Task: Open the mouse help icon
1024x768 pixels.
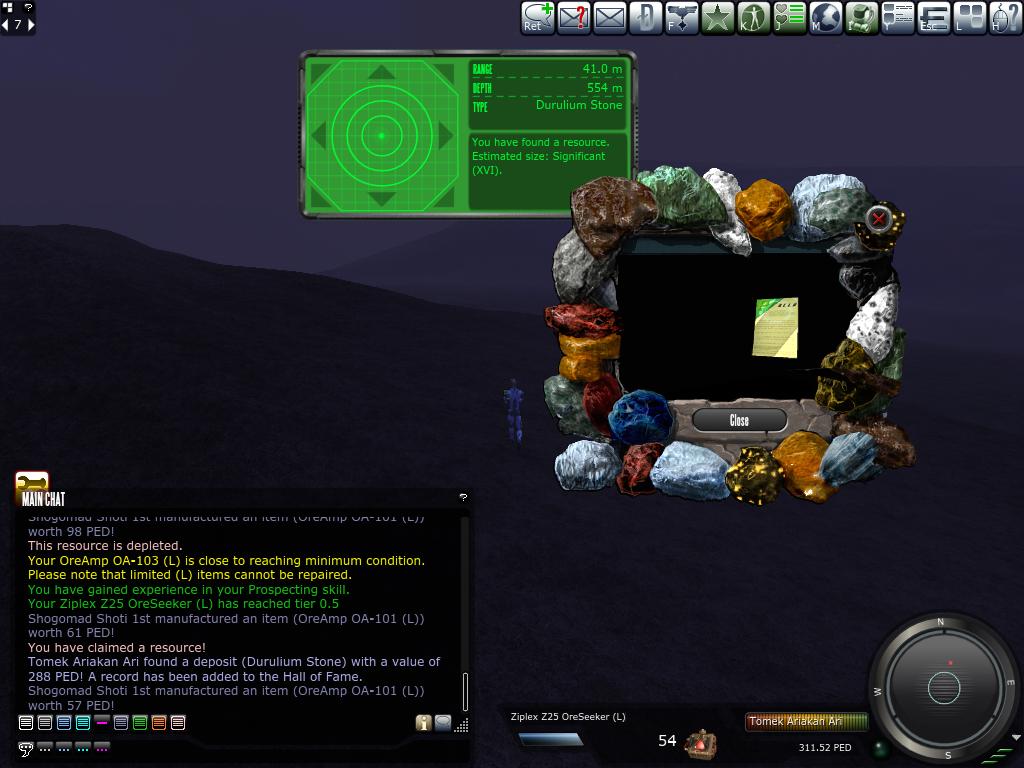Action: click(1005, 17)
